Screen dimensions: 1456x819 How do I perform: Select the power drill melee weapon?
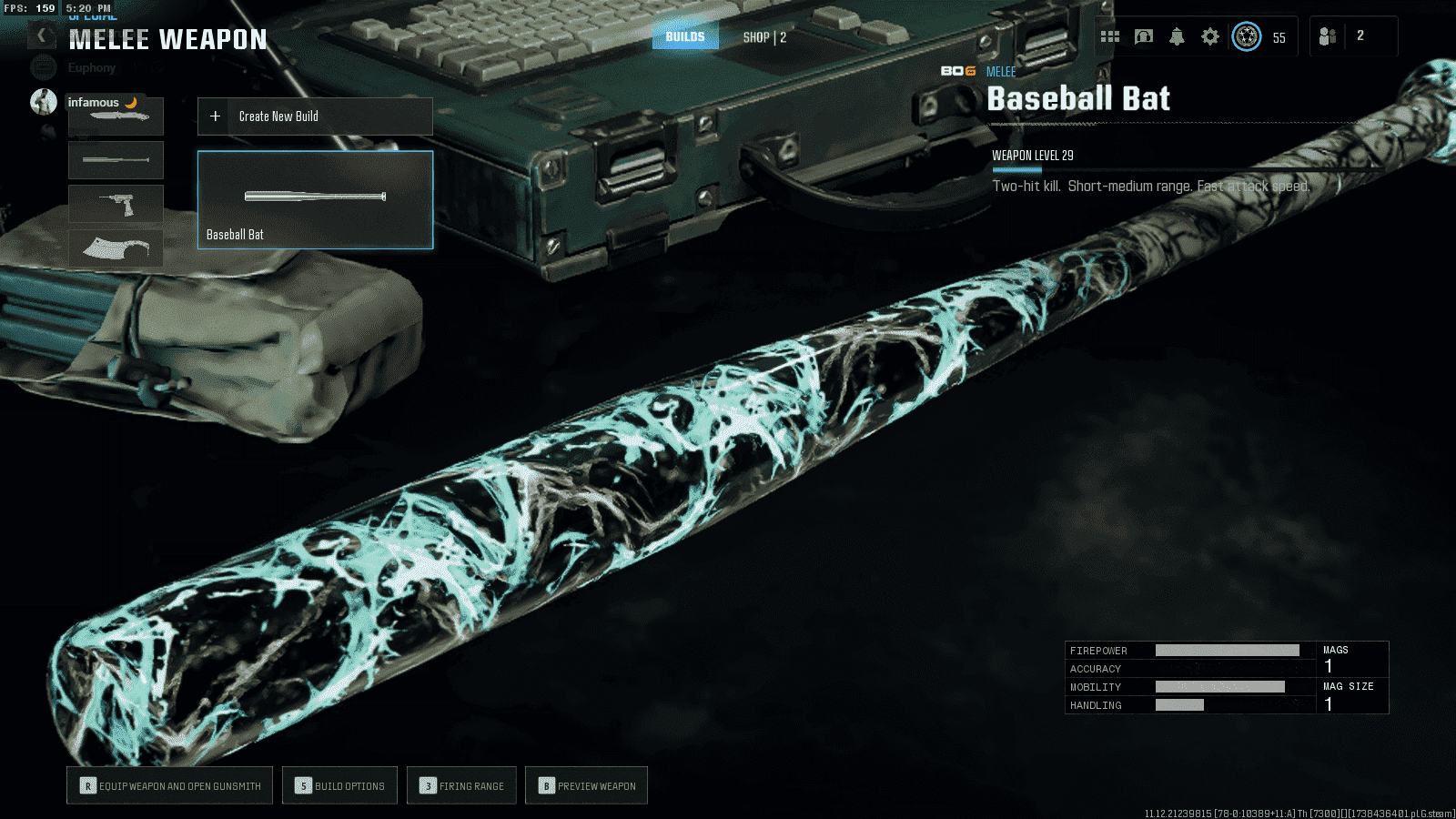[116, 204]
